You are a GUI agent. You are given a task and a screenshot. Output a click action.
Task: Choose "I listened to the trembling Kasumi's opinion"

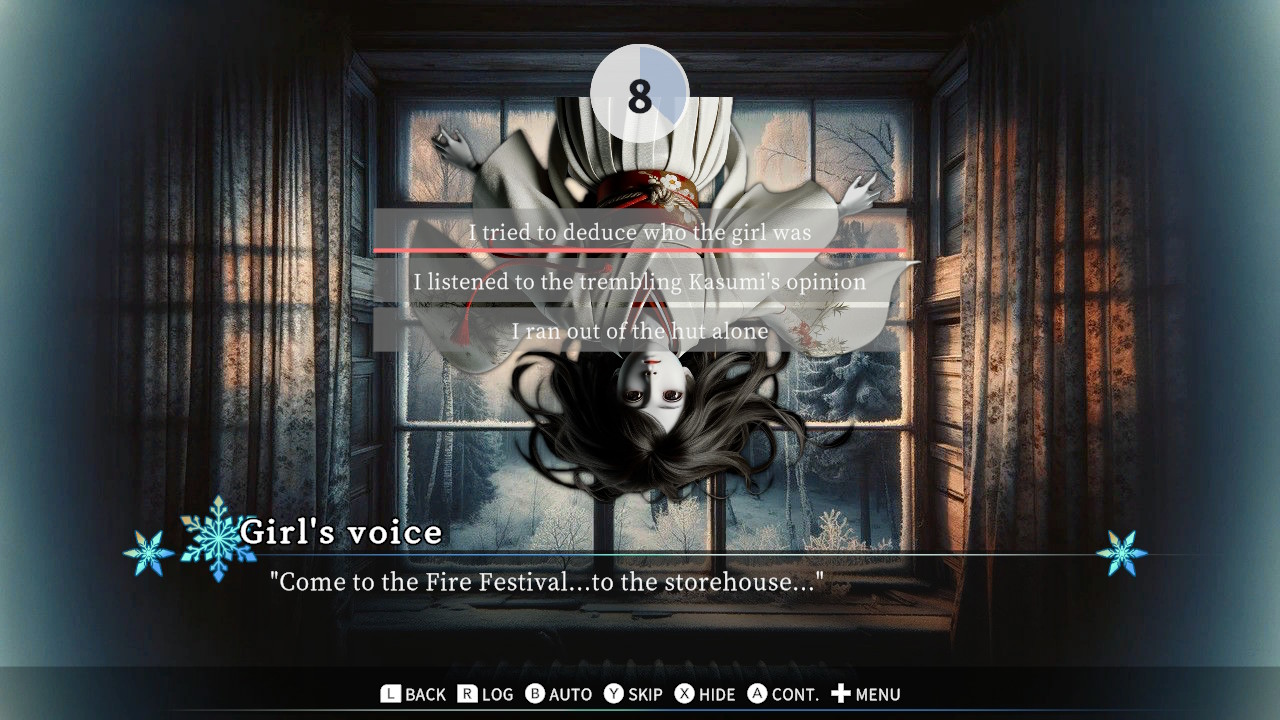pos(640,282)
